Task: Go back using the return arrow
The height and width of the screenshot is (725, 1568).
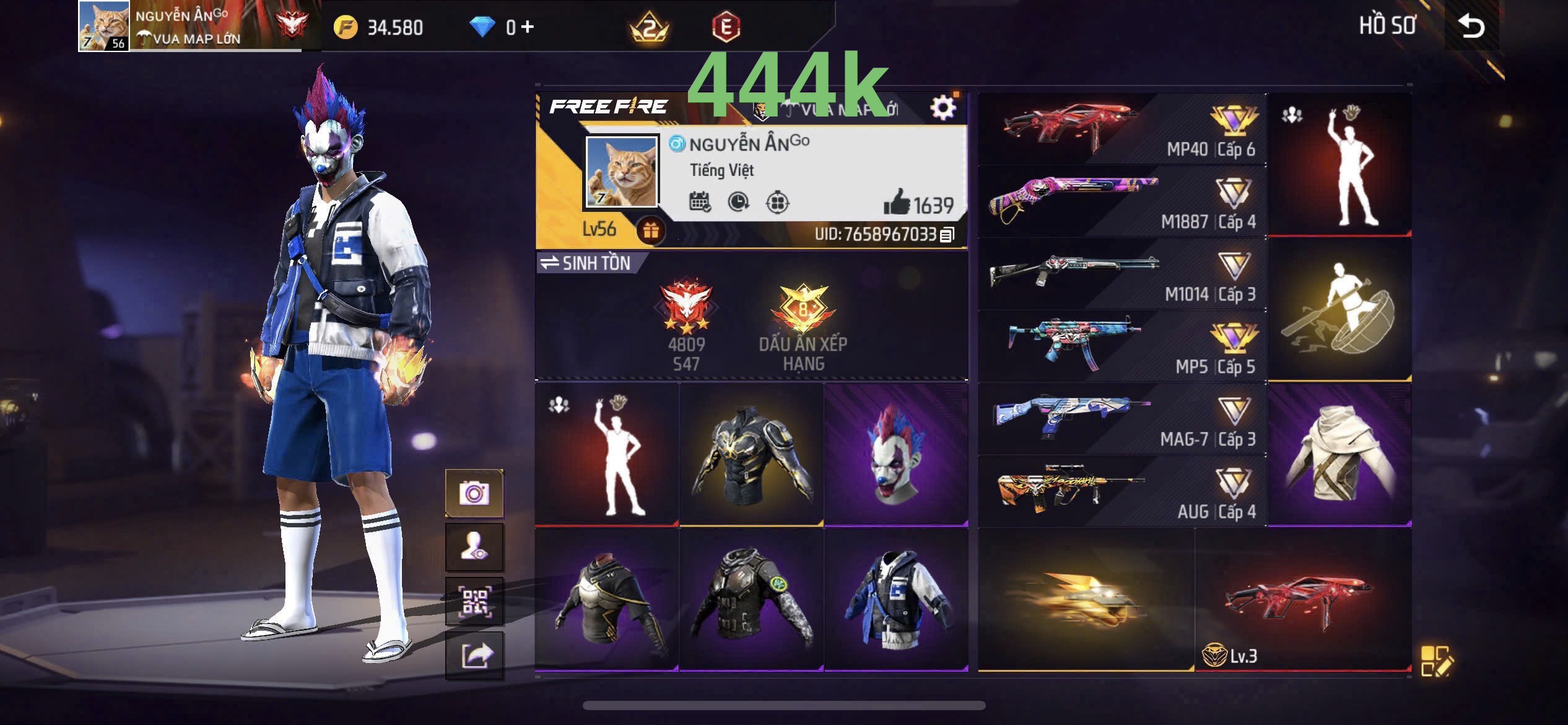Action: [x=1471, y=26]
